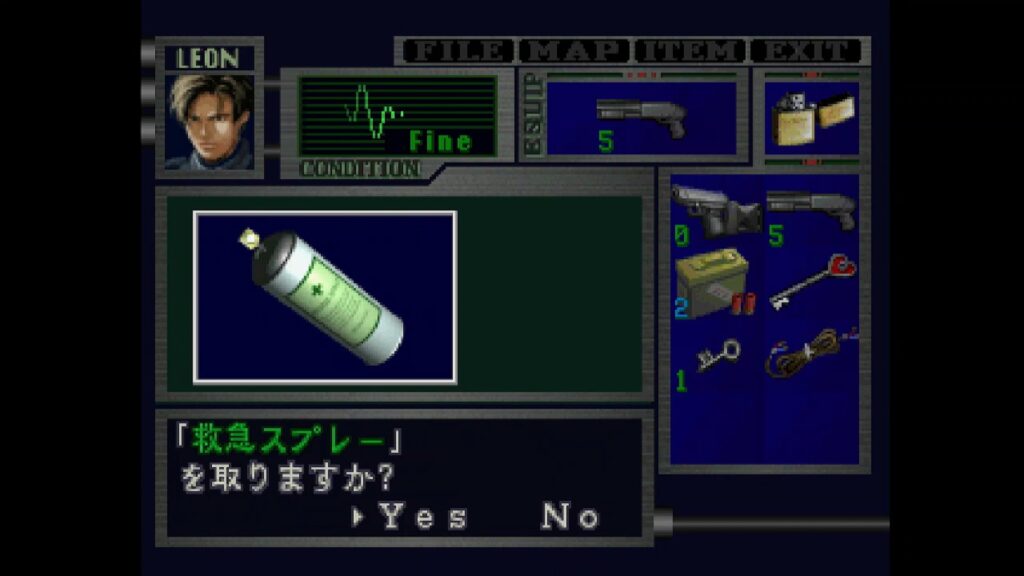Select the coiled cord item slot
The width and height of the screenshot is (1024, 576).
811,353
